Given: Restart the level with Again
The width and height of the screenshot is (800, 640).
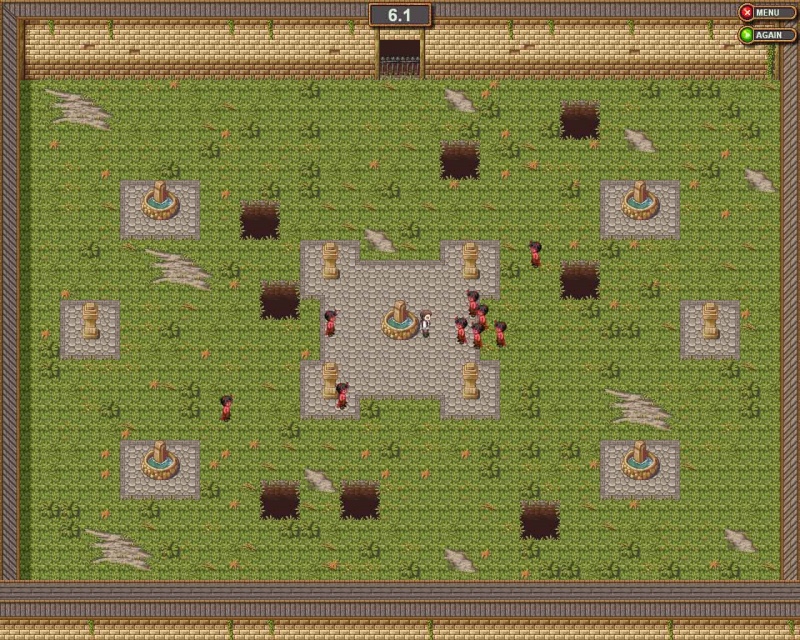Looking at the screenshot, I should (767, 35).
